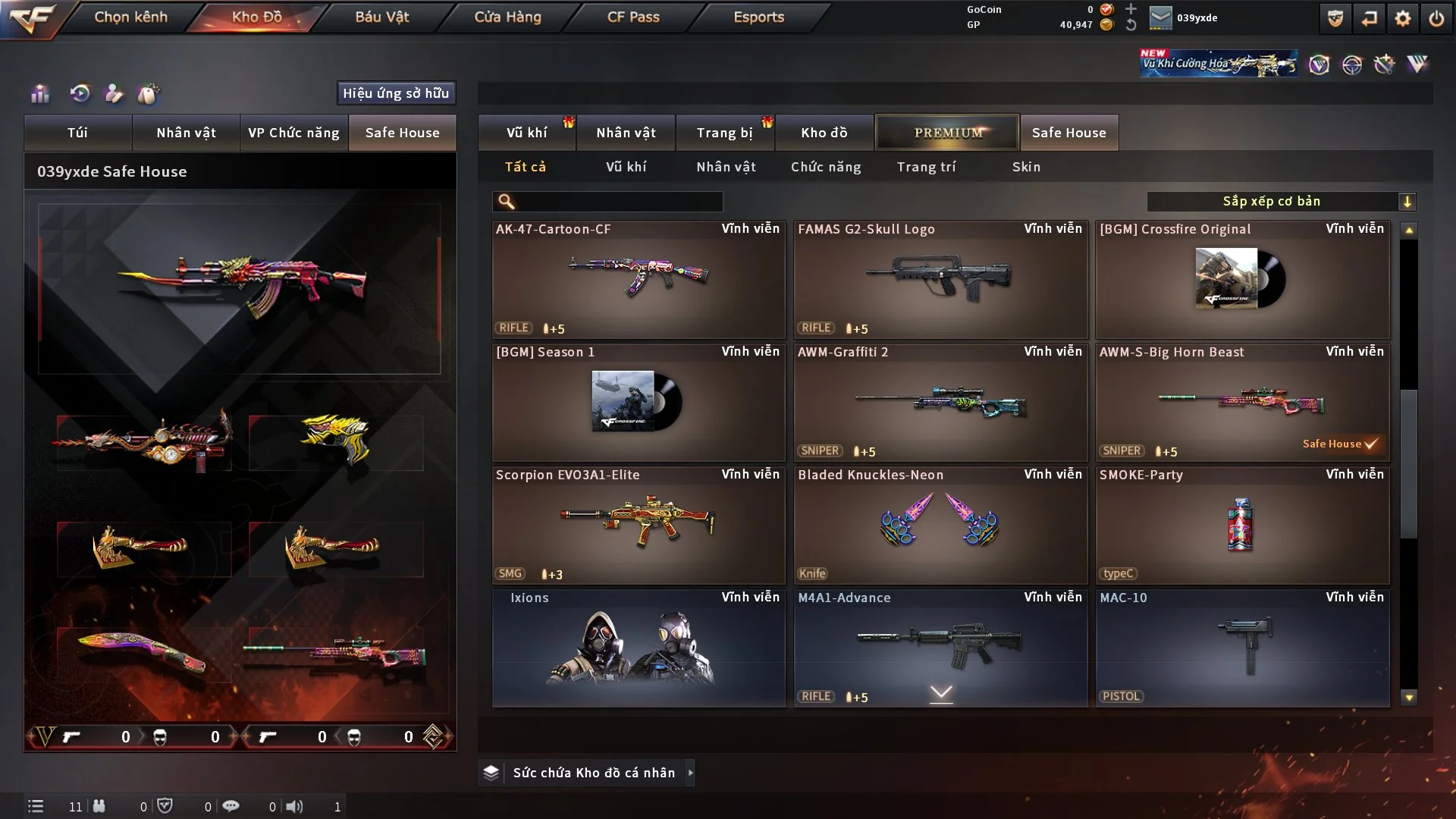Click the inventory search field
The image size is (1456, 819).
[x=618, y=202]
